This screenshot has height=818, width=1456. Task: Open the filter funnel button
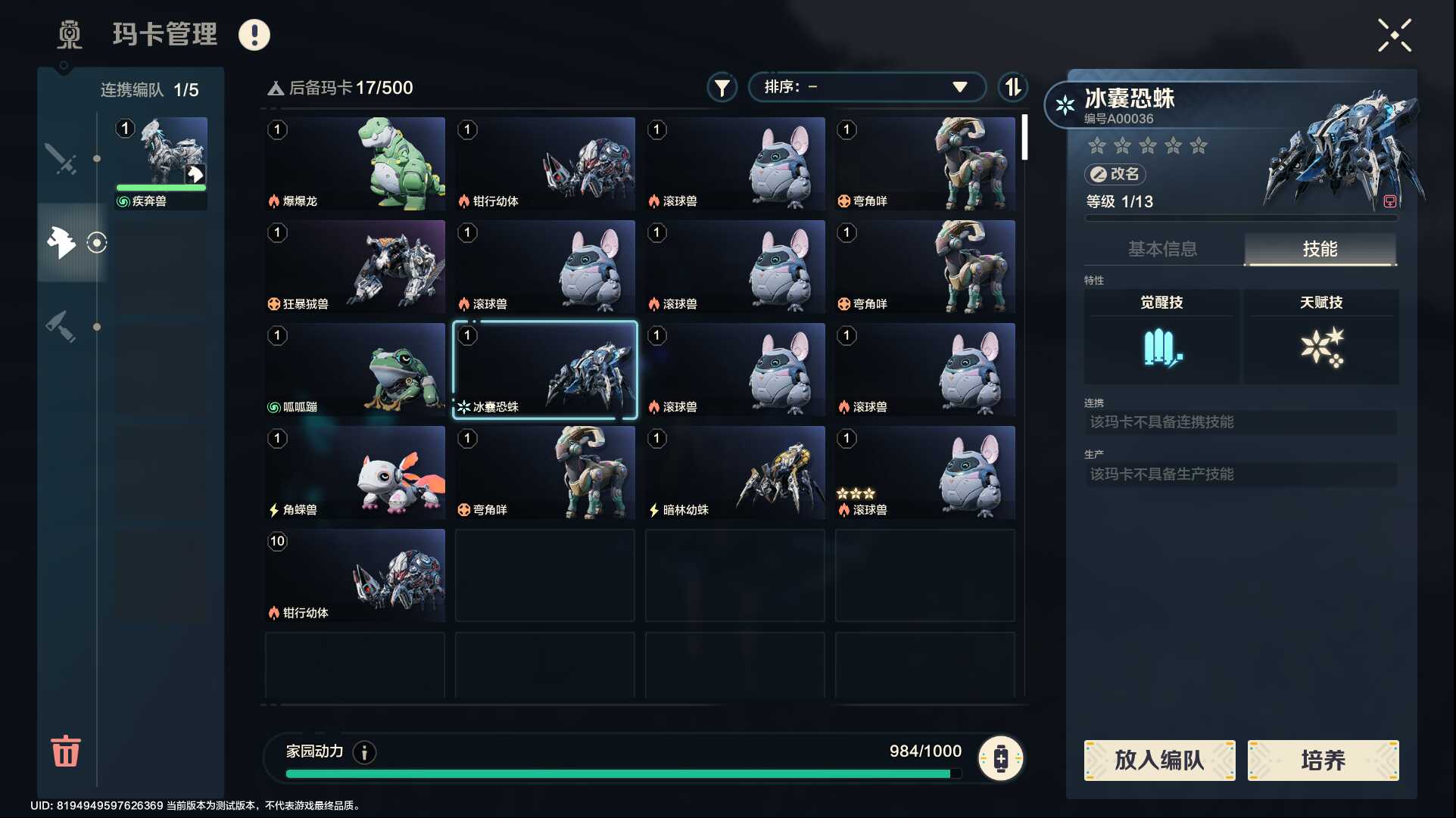tap(722, 88)
